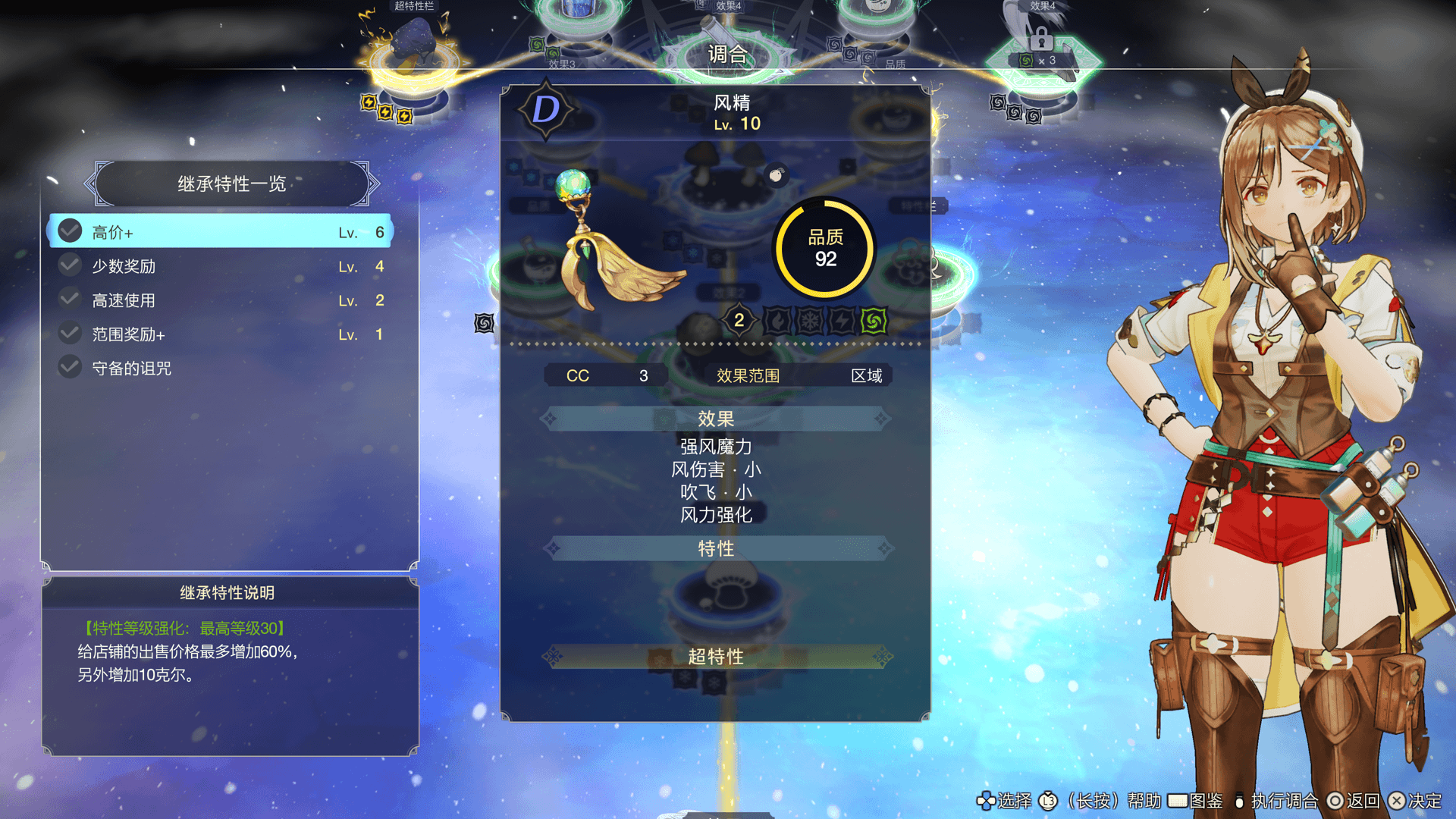Select the 范围奖励+ trait entry
This screenshot has width=1456, height=819.
220,334
